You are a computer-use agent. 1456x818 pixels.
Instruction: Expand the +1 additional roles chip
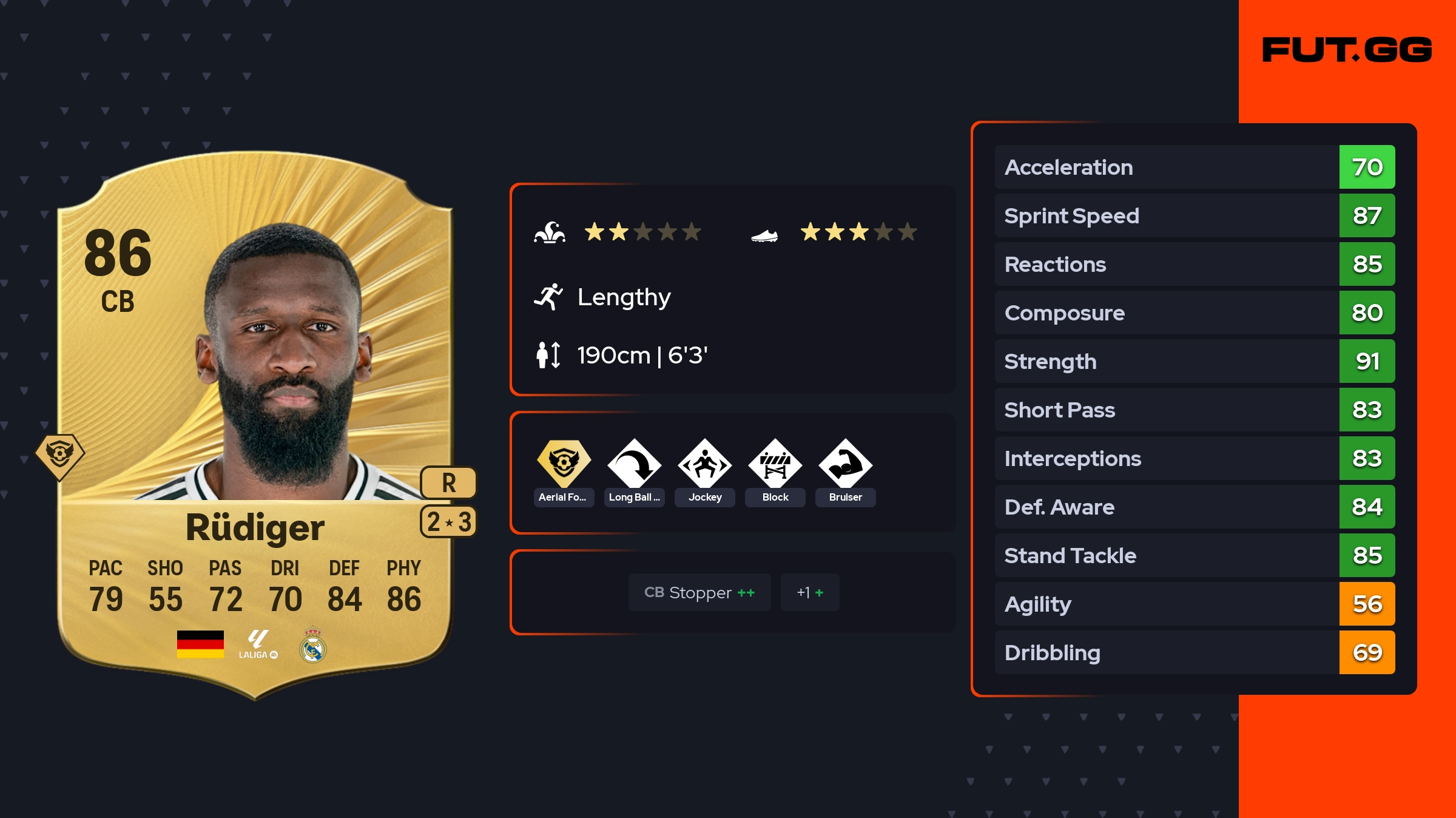(810, 592)
